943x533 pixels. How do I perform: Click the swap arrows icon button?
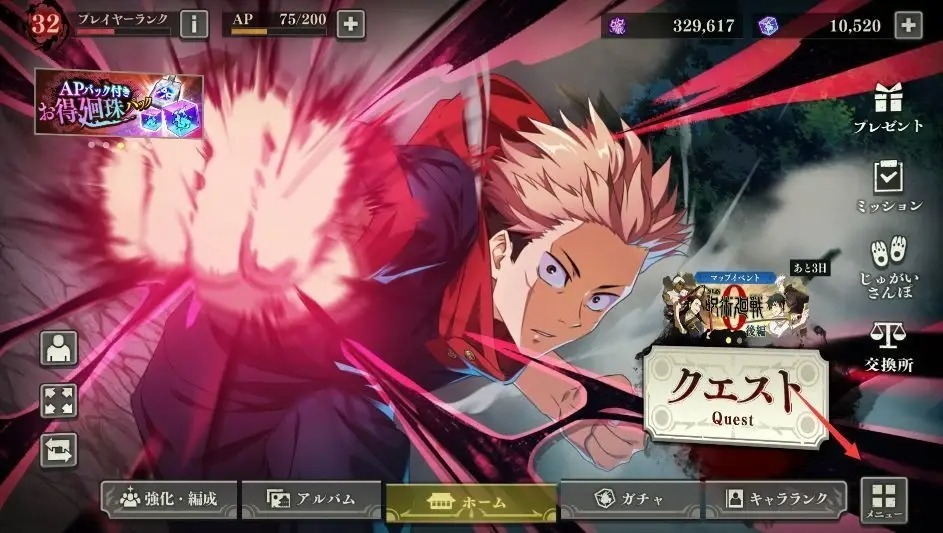[x=58, y=449]
